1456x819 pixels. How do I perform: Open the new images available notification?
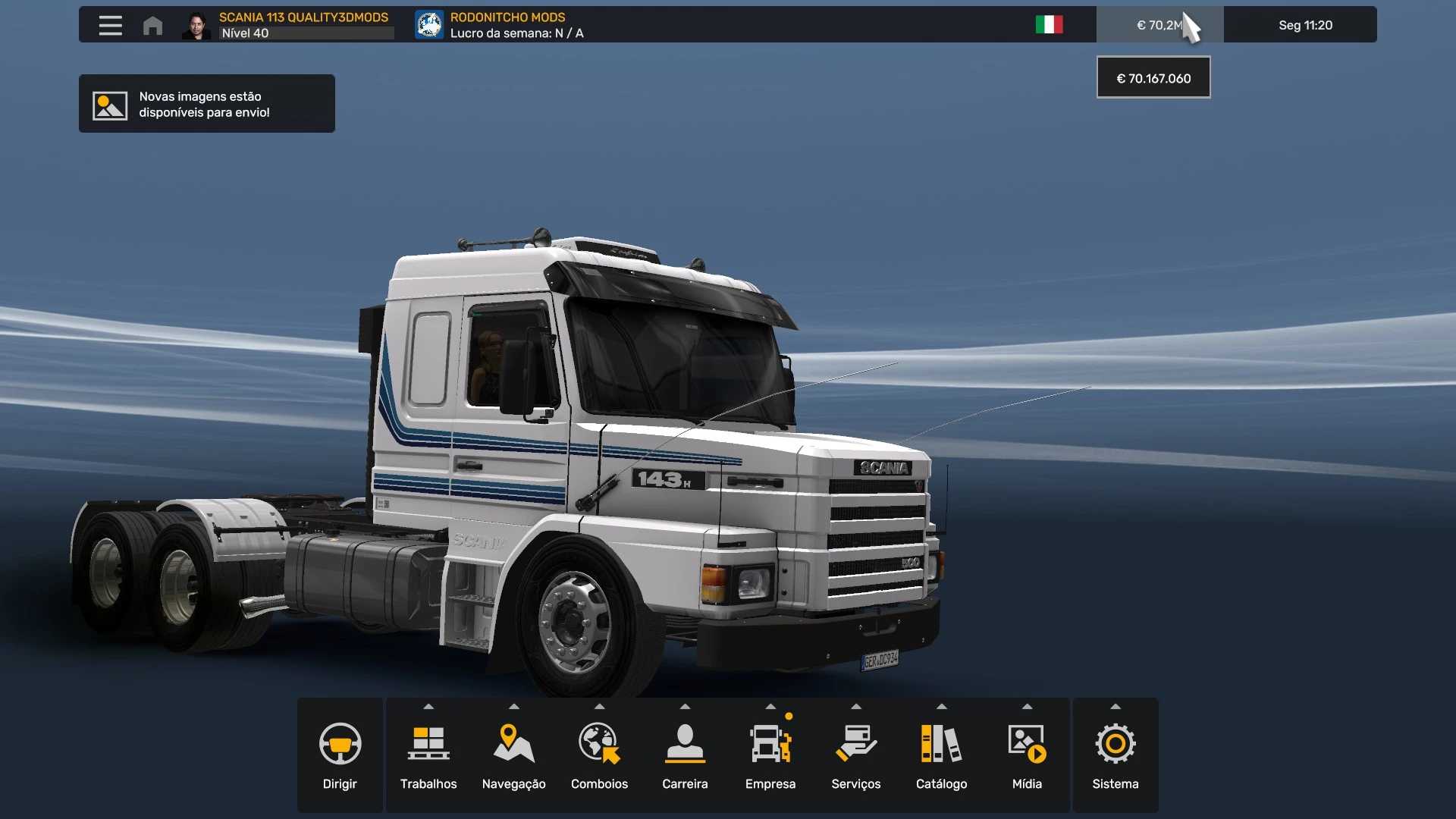[x=206, y=104]
